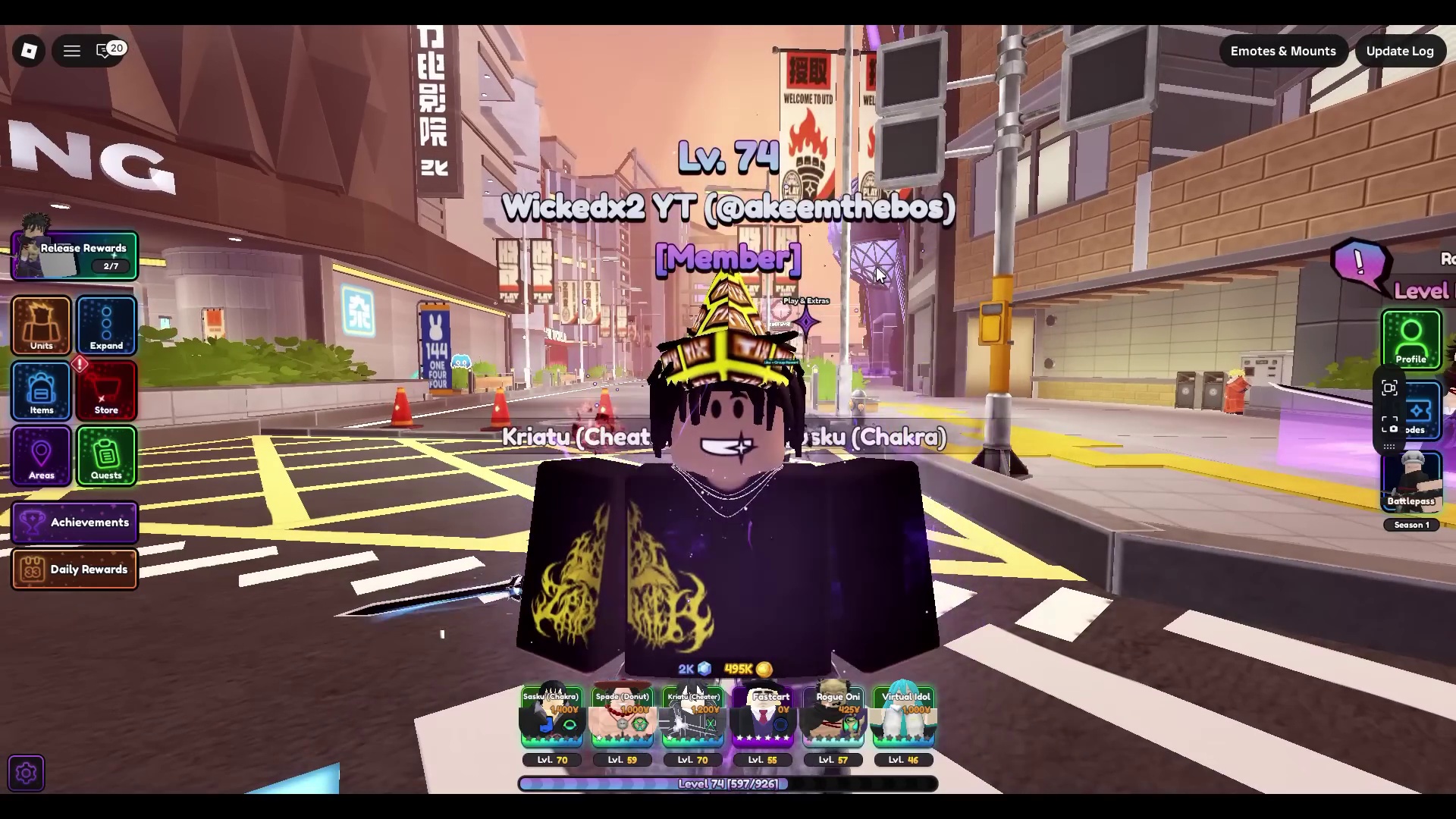
Task: Select the Spade (Donut) unit slot
Action: click(x=622, y=717)
